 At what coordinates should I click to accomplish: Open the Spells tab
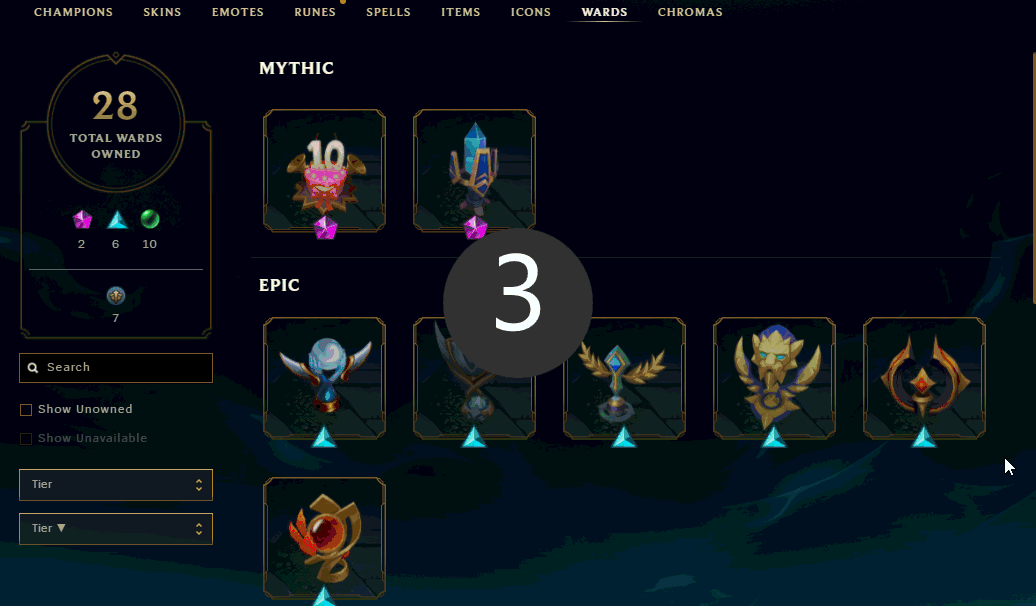tap(388, 13)
